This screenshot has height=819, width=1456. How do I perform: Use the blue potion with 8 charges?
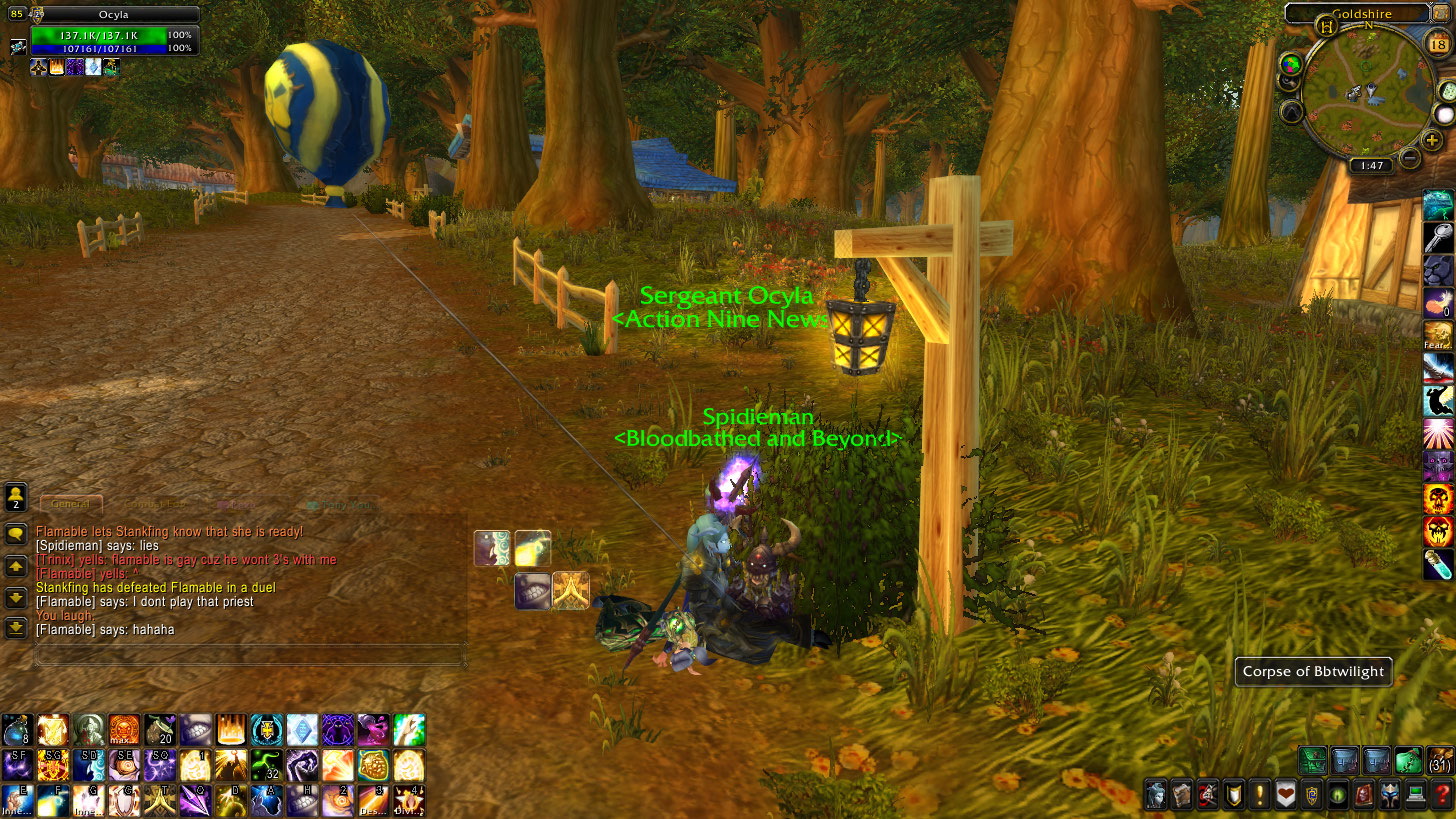[17, 730]
